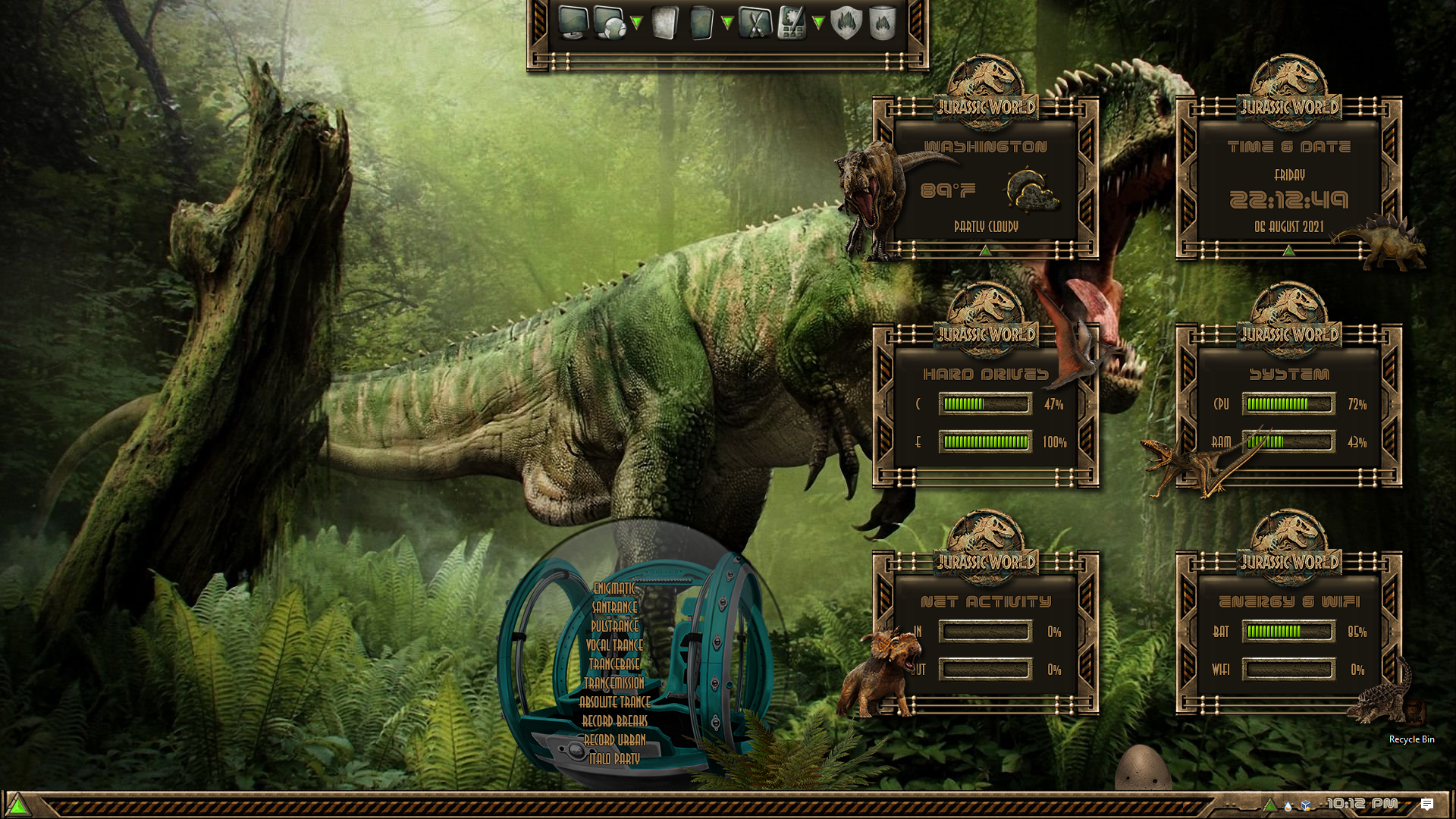Play the Record Breaks station
Screen dimensions: 1456x819
[x=614, y=721]
